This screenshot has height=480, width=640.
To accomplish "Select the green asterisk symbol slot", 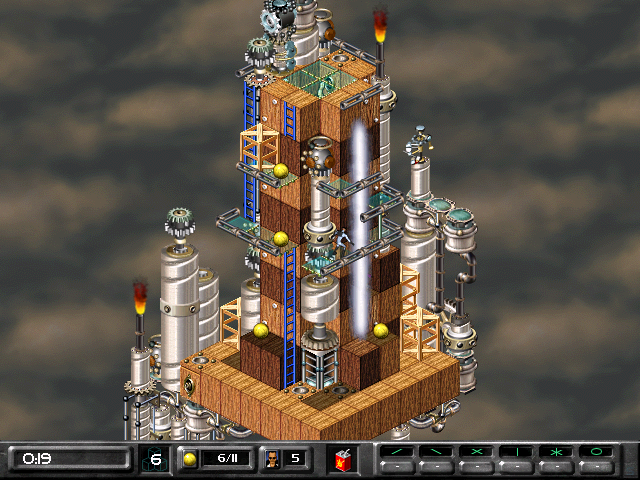I will click(556, 453).
